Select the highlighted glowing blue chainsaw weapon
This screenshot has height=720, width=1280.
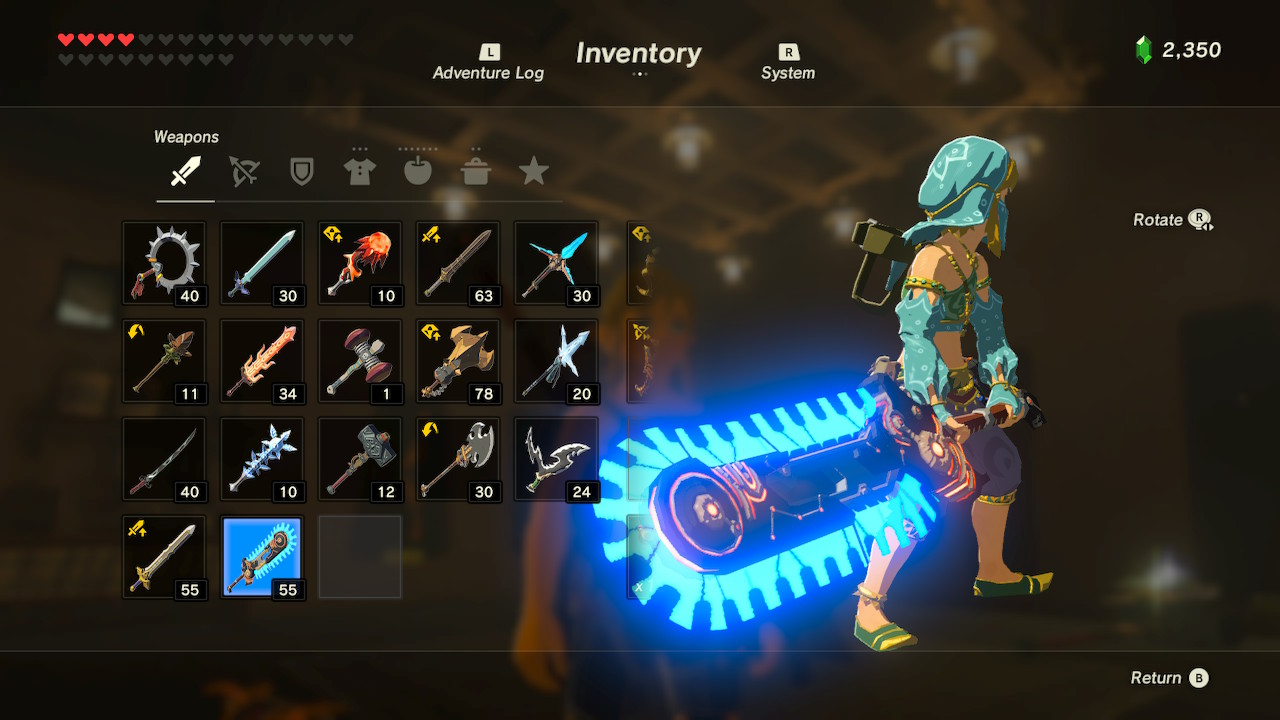262,557
